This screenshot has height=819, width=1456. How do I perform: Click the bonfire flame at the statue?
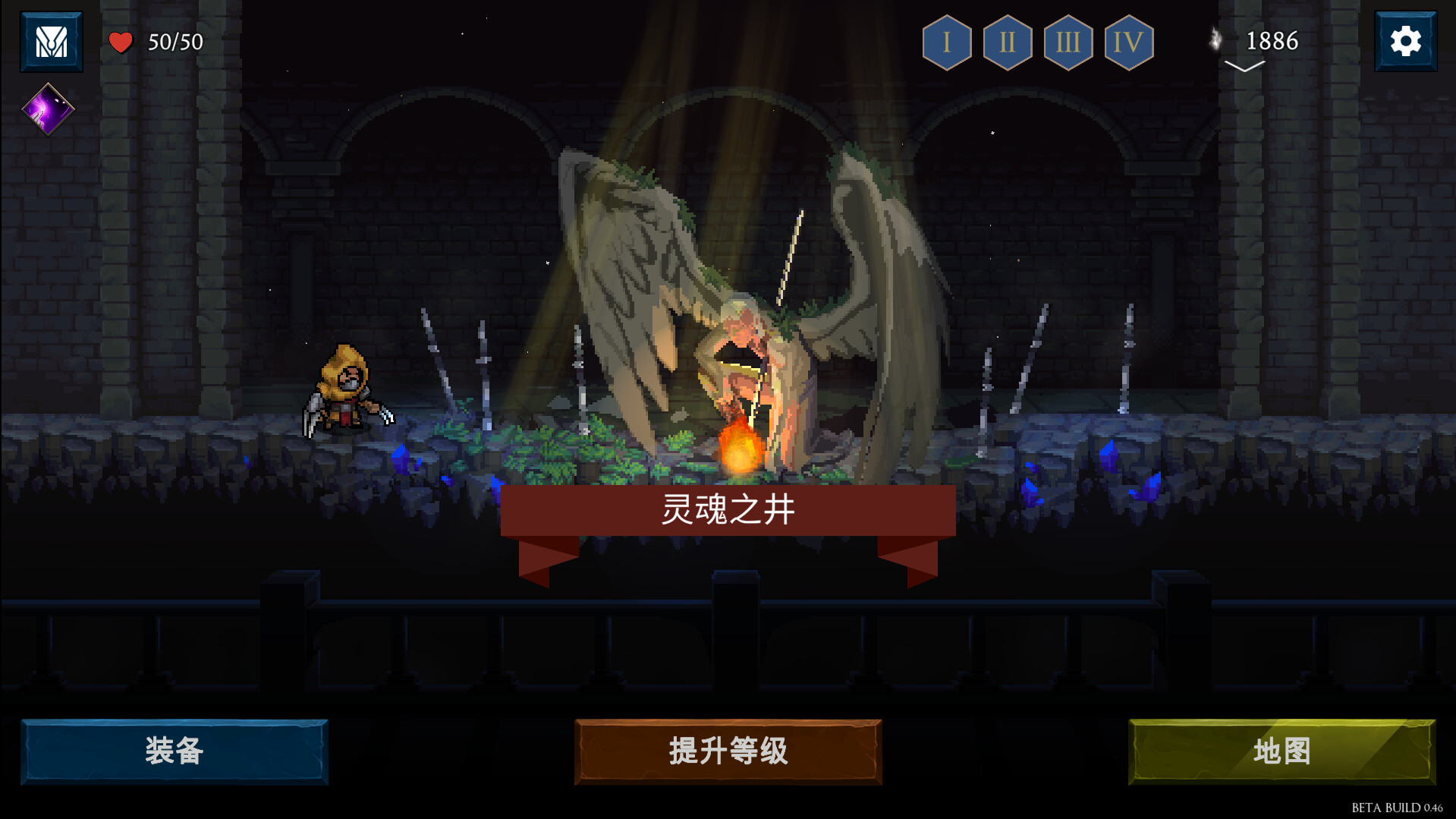740,448
